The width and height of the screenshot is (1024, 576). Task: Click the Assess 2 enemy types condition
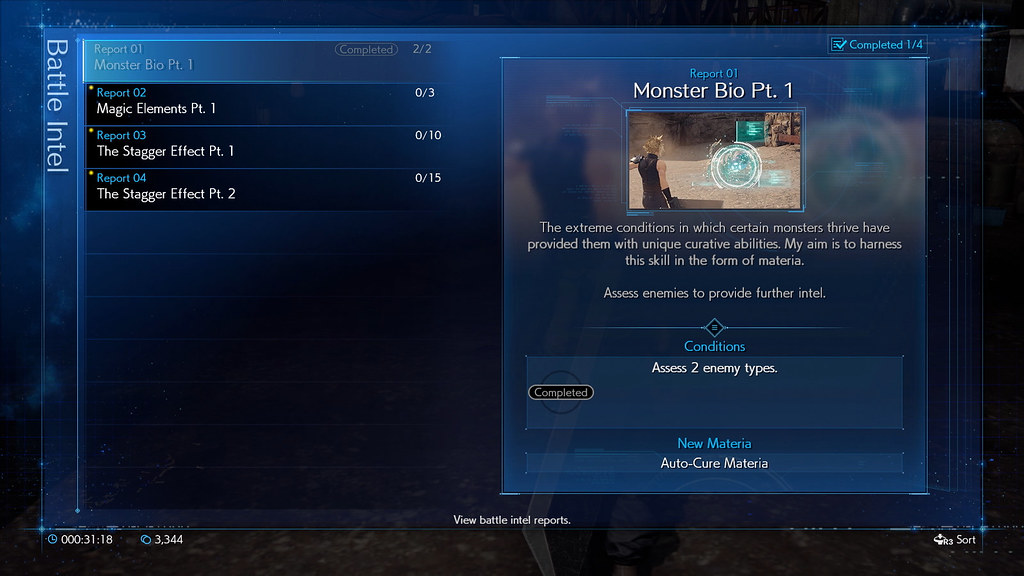click(714, 369)
